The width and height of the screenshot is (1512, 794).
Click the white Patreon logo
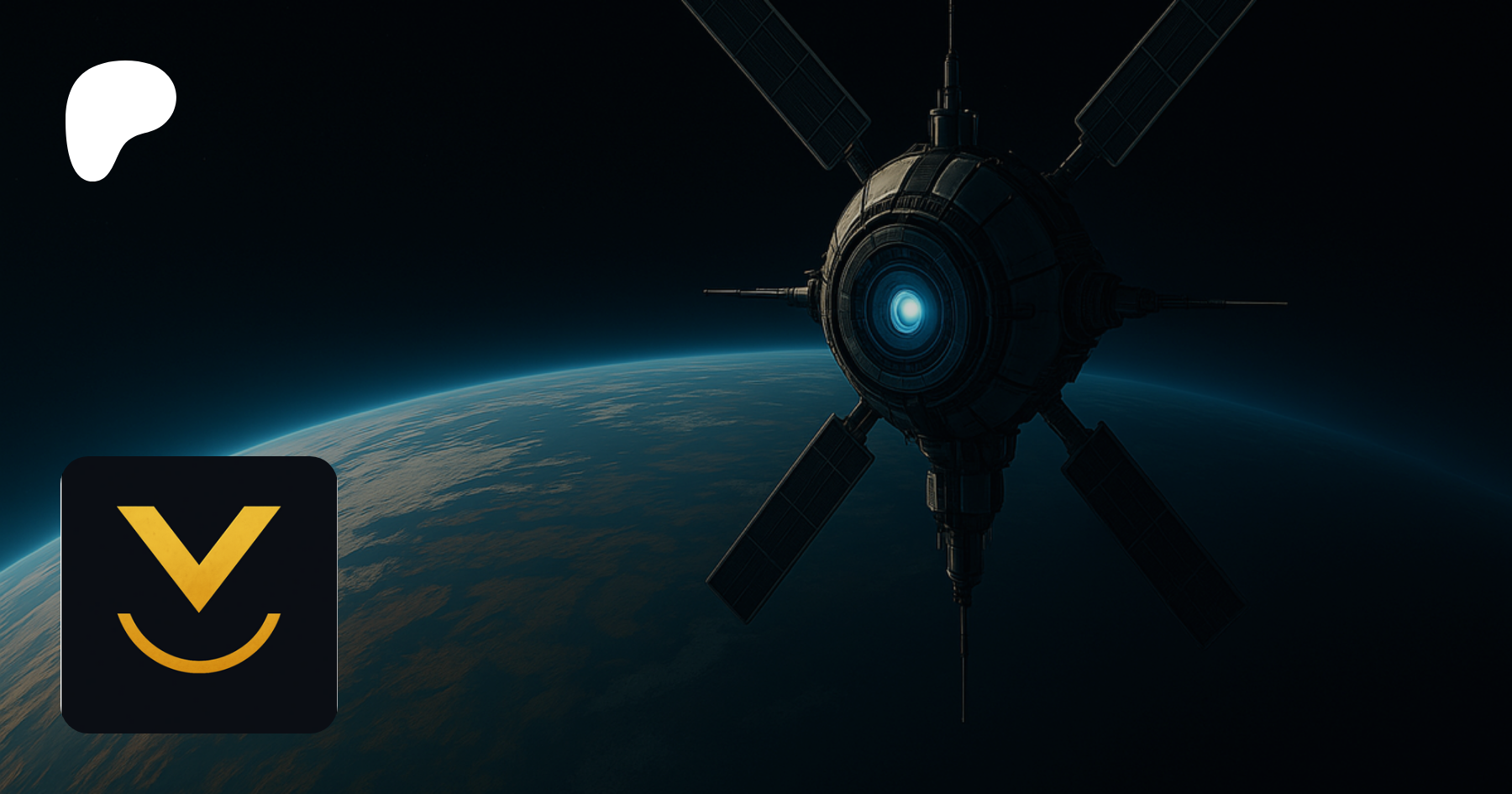pyautogui.click(x=118, y=118)
